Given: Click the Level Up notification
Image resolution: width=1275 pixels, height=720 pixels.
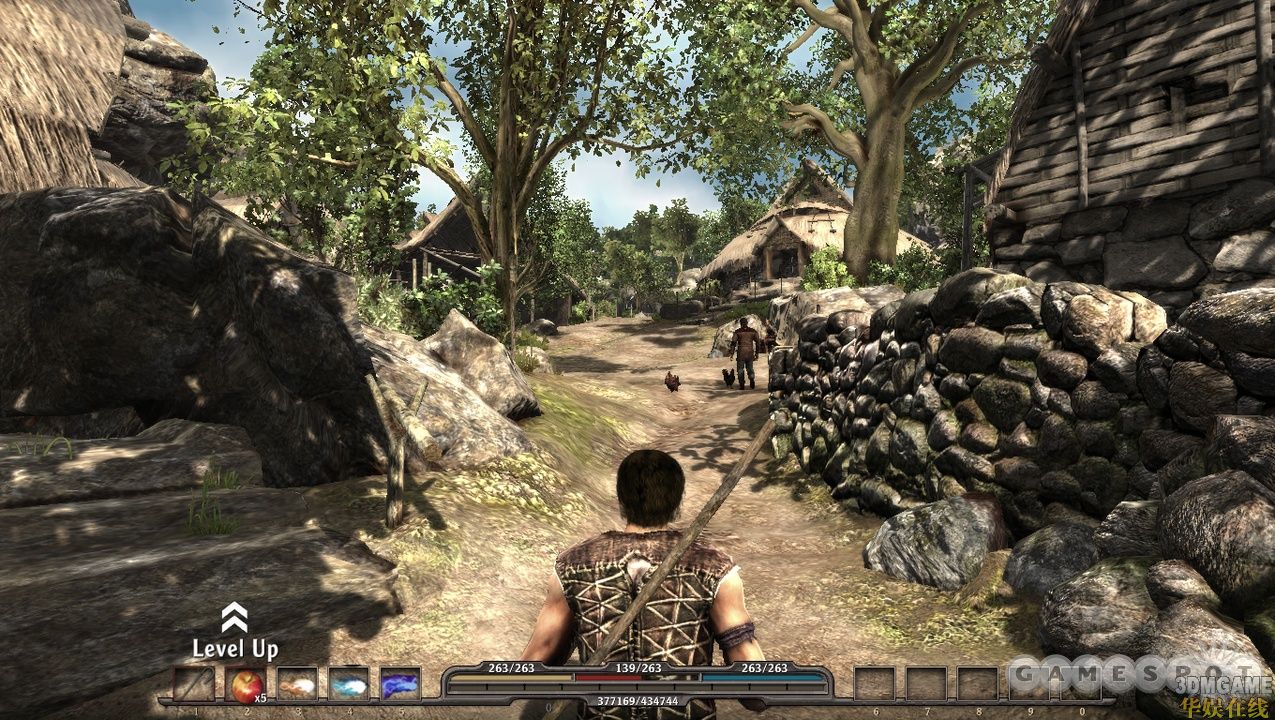Looking at the screenshot, I should click(235, 634).
